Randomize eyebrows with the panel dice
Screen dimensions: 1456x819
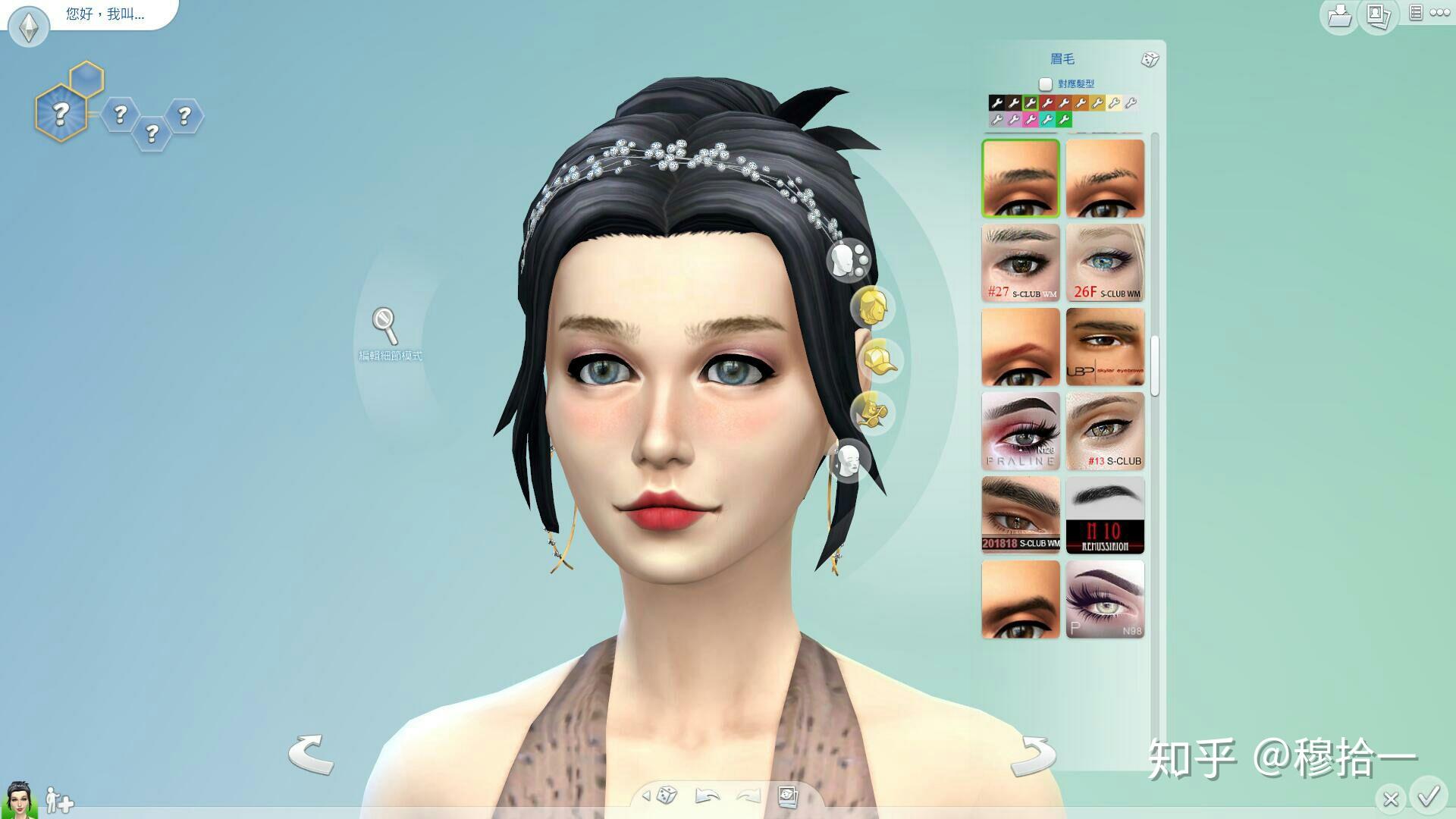coord(1150,60)
